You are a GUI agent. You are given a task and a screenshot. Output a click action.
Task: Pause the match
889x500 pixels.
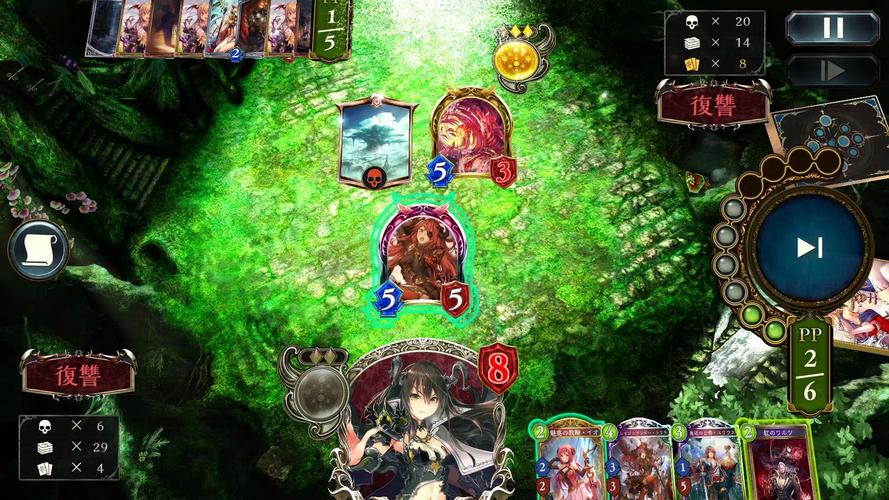click(832, 28)
